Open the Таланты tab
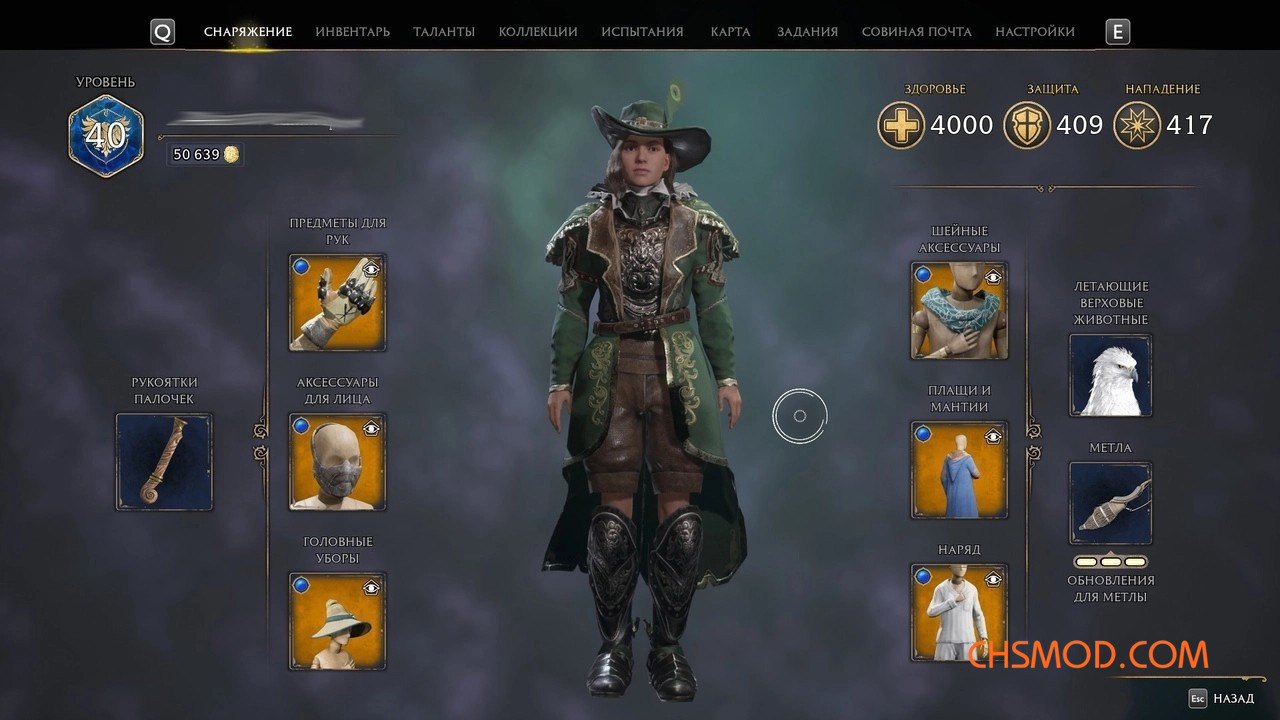1280x720 pixels. [x=444, y=32]
